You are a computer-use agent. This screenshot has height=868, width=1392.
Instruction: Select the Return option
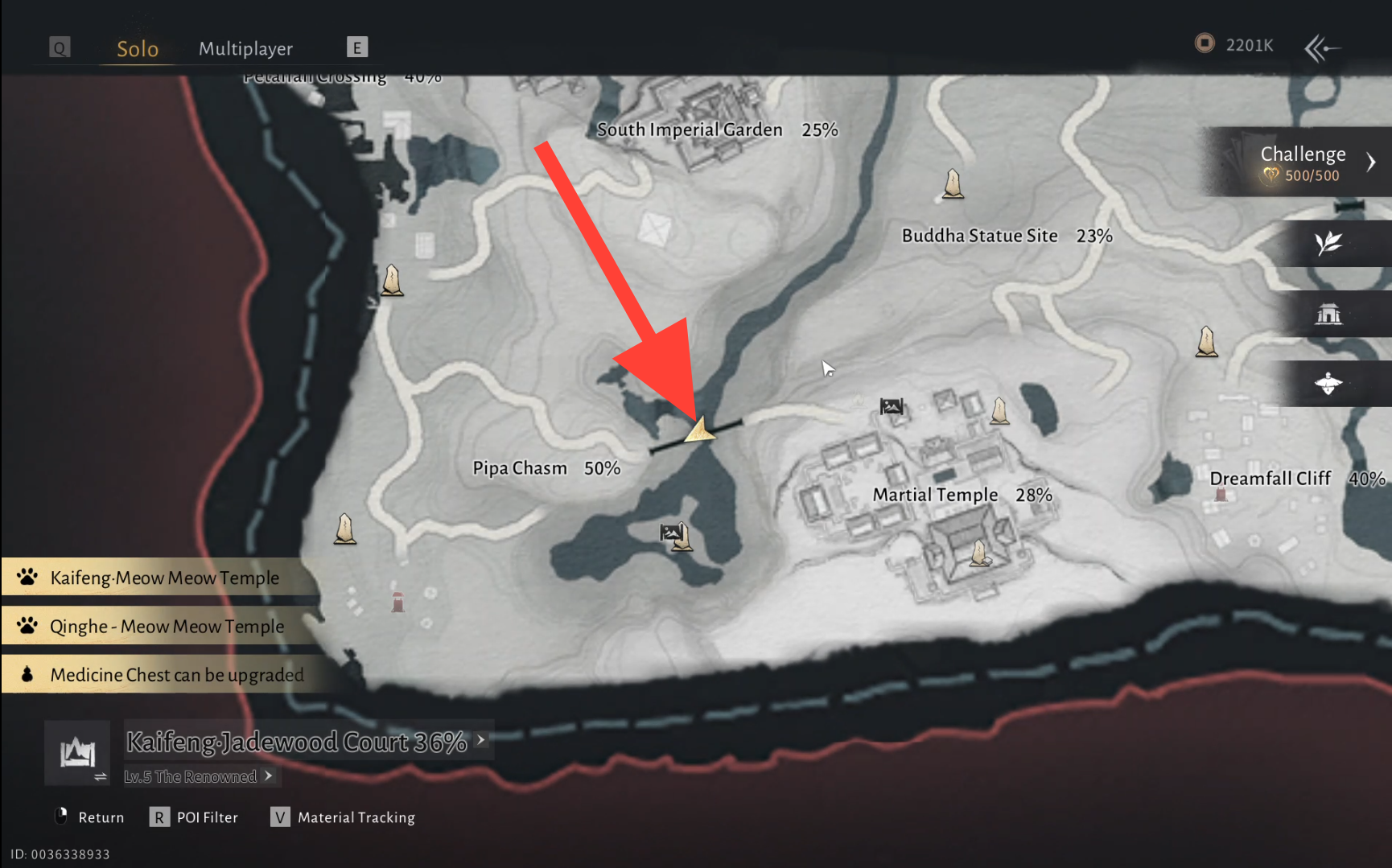tap(89, 817)
